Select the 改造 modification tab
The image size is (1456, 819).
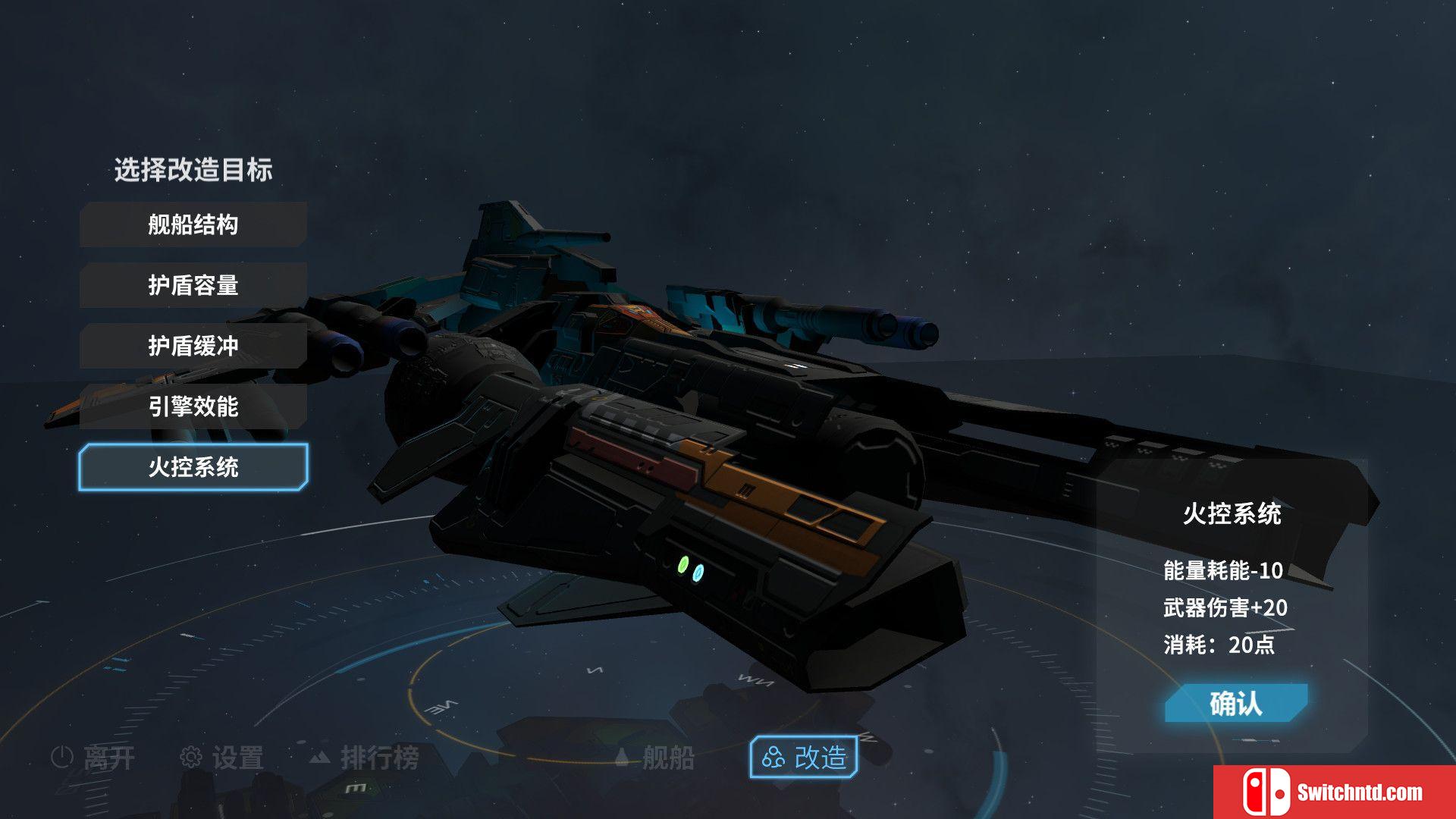(x=804, y=757)
